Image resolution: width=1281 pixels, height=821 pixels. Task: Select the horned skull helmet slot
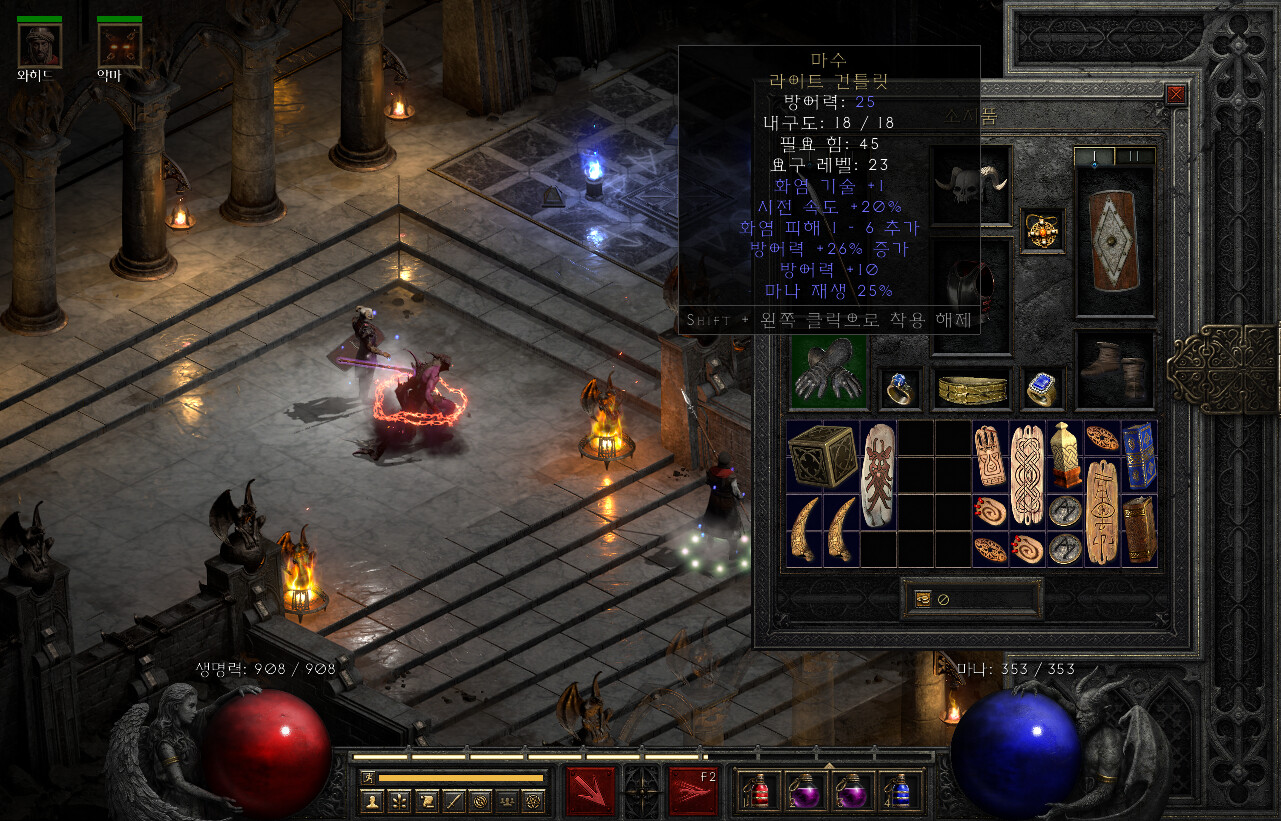pos(970,184)
